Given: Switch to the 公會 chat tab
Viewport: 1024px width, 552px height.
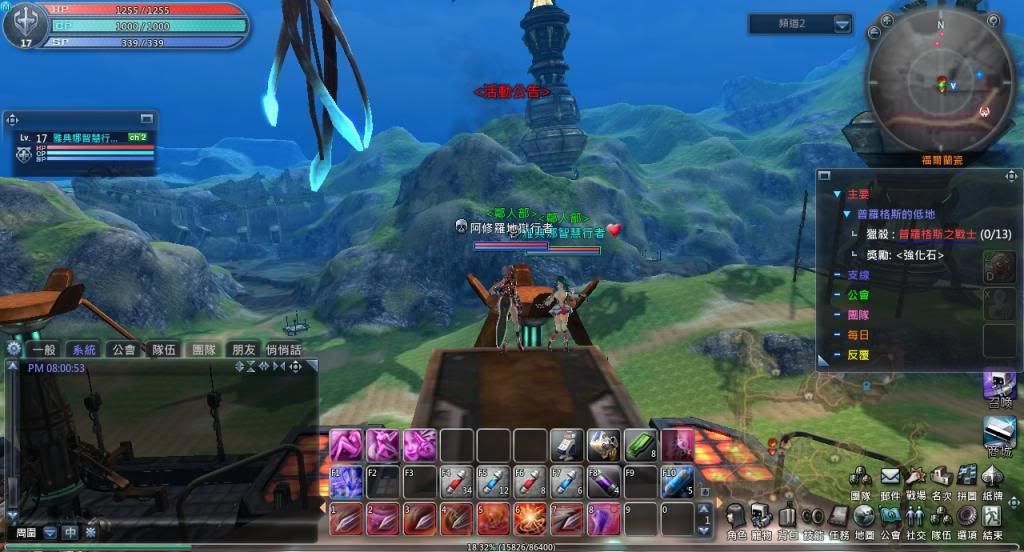Looking at the screenshot, I should click(x=124, y=350).
